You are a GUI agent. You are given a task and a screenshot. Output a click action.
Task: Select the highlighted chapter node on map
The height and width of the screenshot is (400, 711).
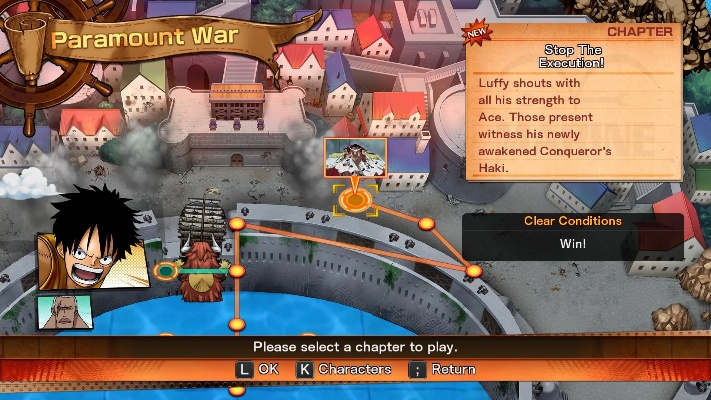pos(353,199)
